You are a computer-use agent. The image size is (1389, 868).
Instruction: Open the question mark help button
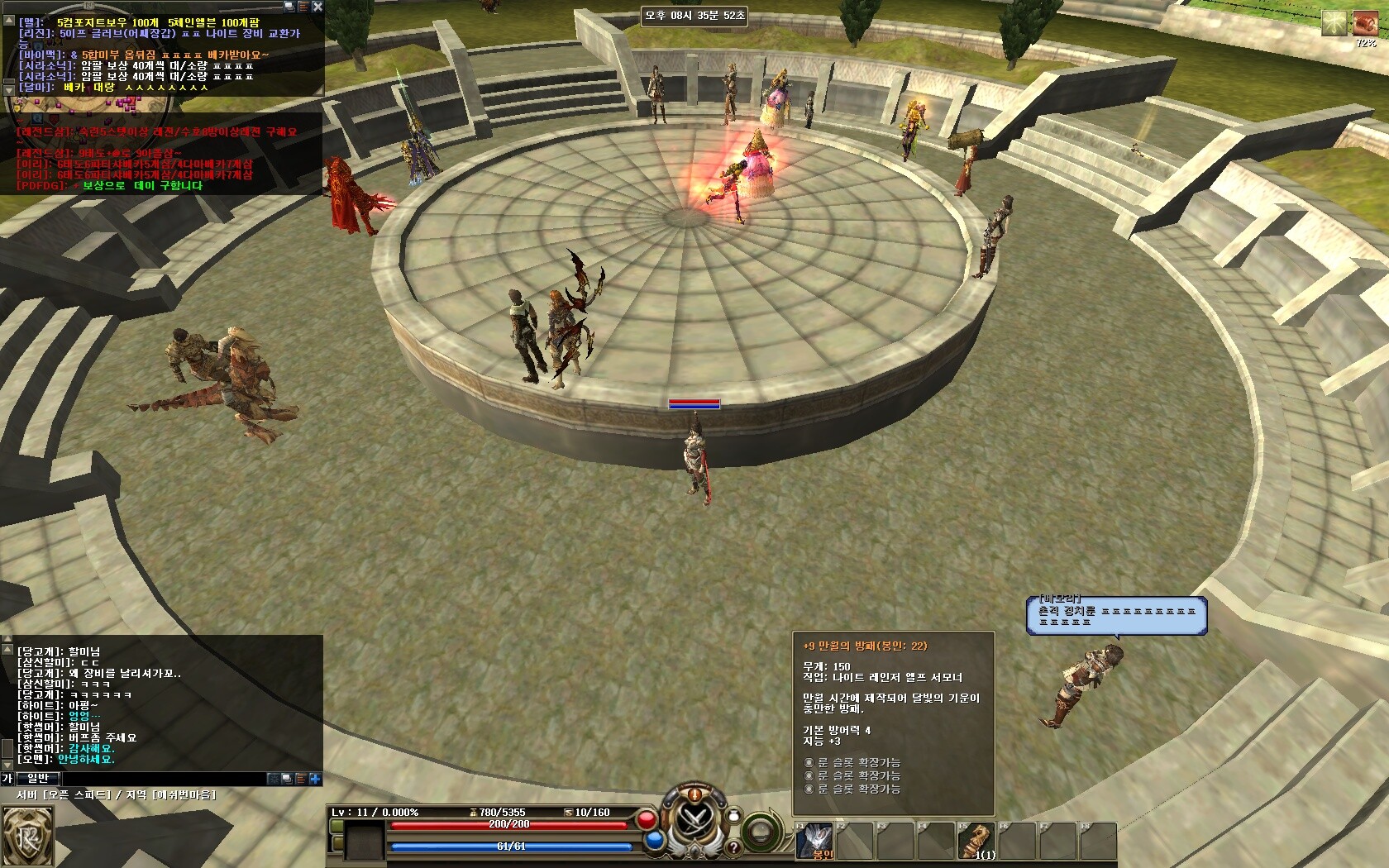[x=733, y=847]
